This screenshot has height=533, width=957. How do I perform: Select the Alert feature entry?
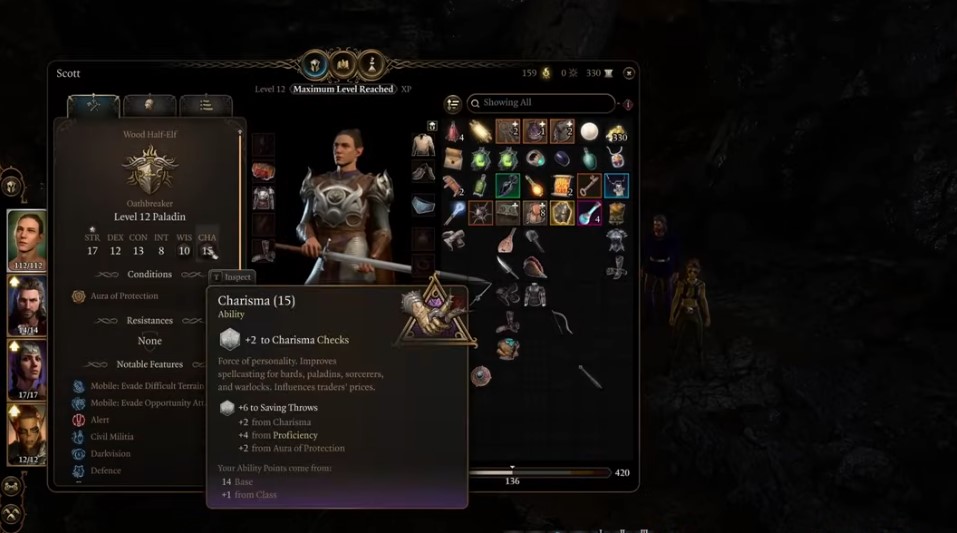pos(100,420)
